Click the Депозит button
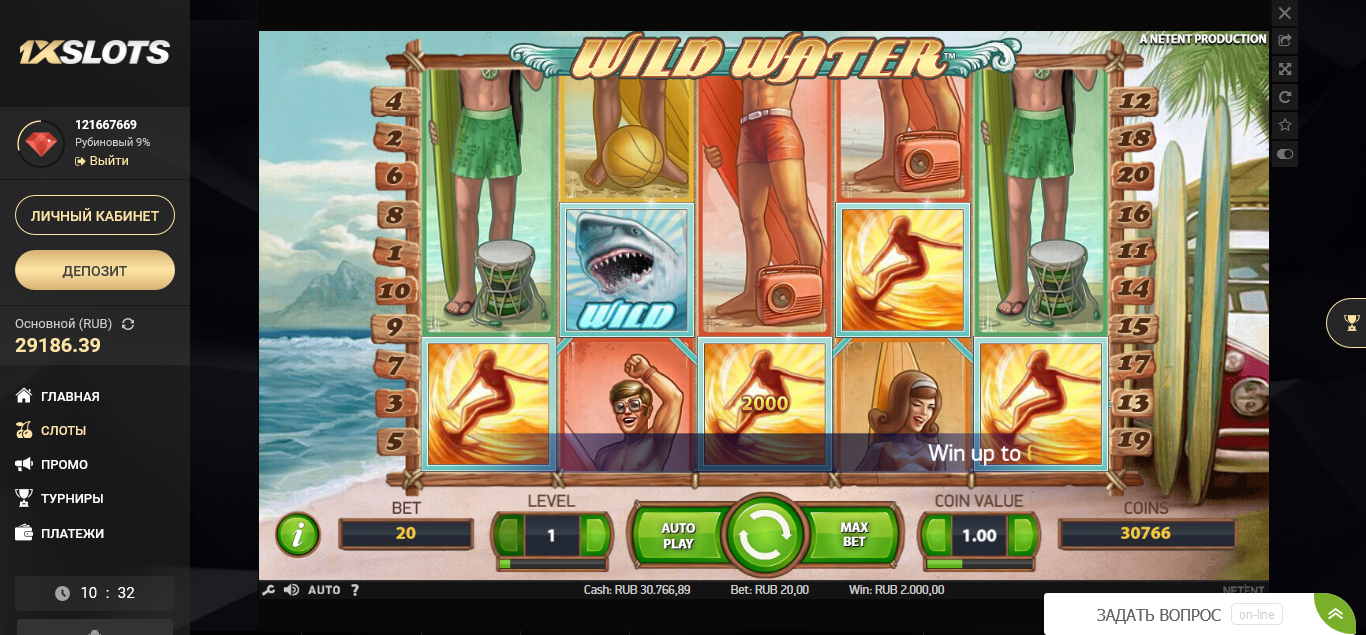 [x=95, y=270]
